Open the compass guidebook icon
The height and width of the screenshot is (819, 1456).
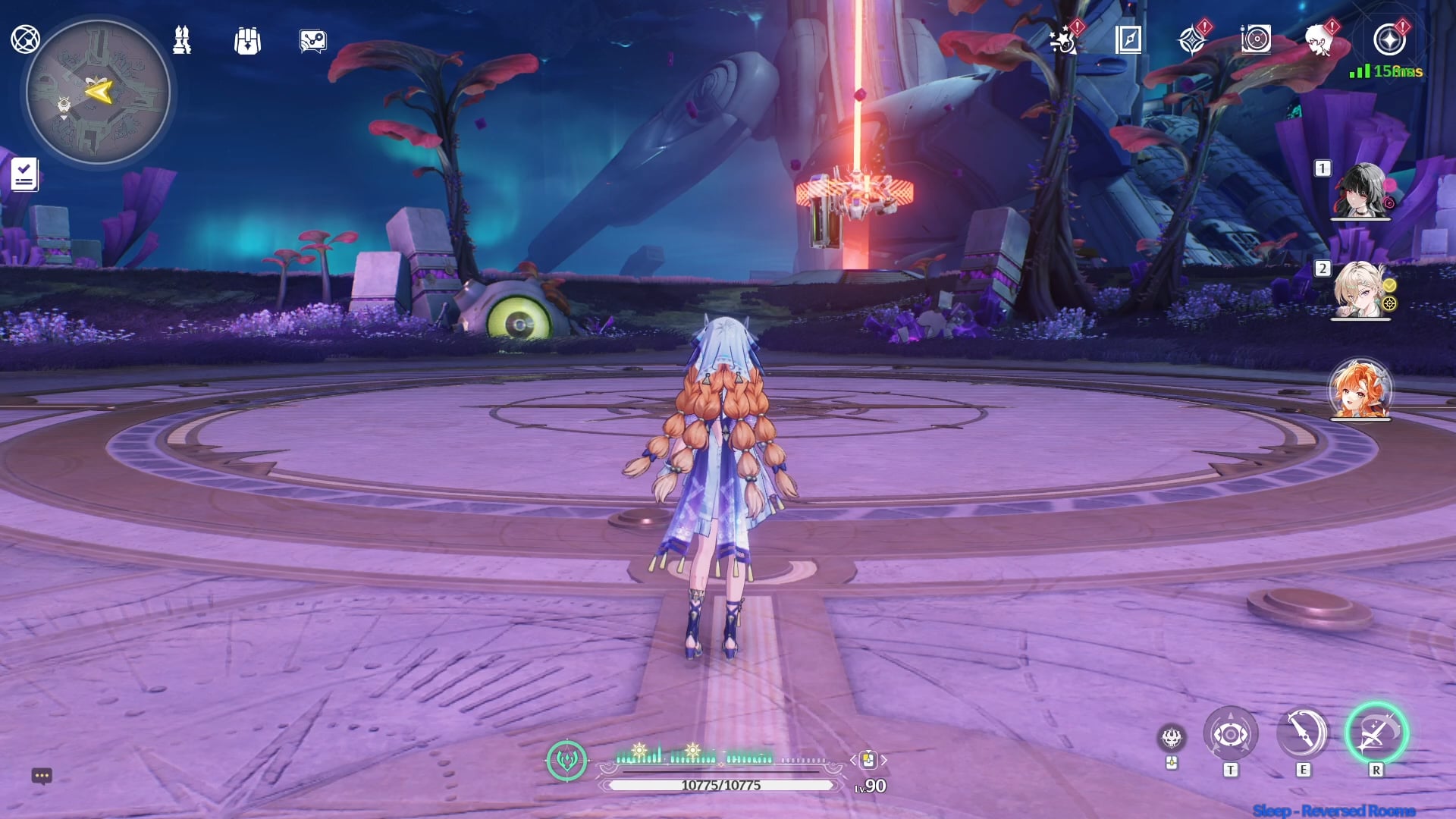(1128, 39)
